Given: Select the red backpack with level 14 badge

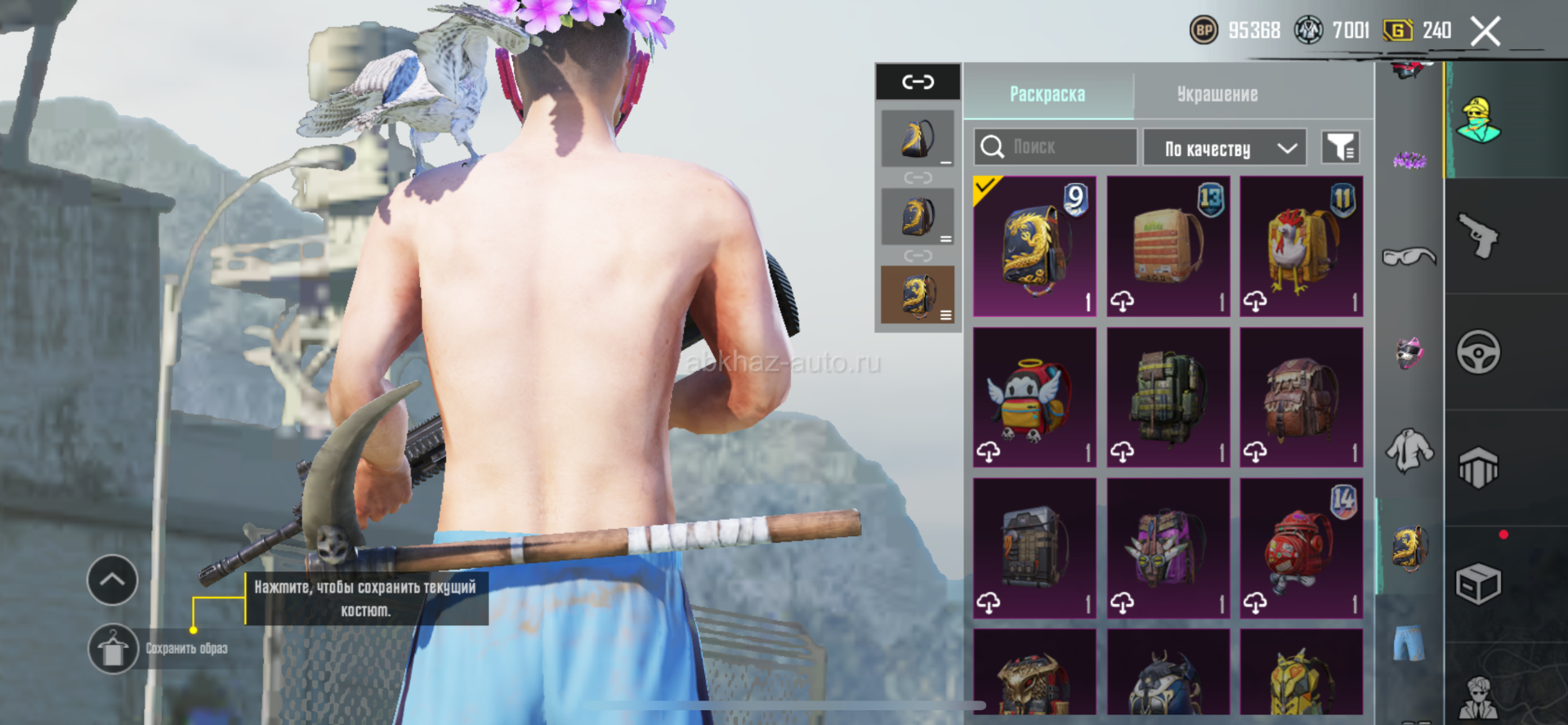Looking at the screenshot, I should (1301, 548).
